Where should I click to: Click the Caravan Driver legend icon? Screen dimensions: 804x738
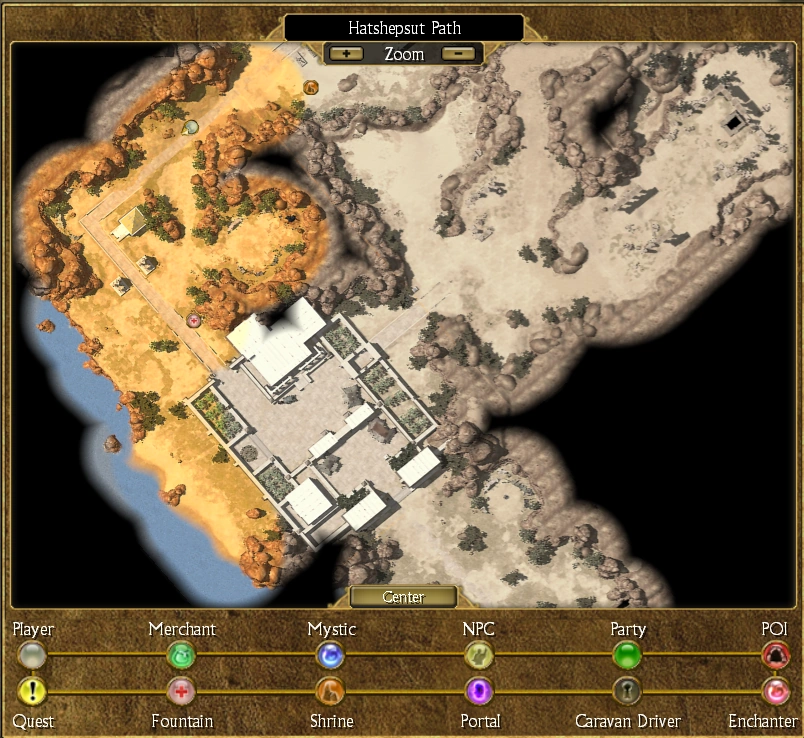coord(627,690)
